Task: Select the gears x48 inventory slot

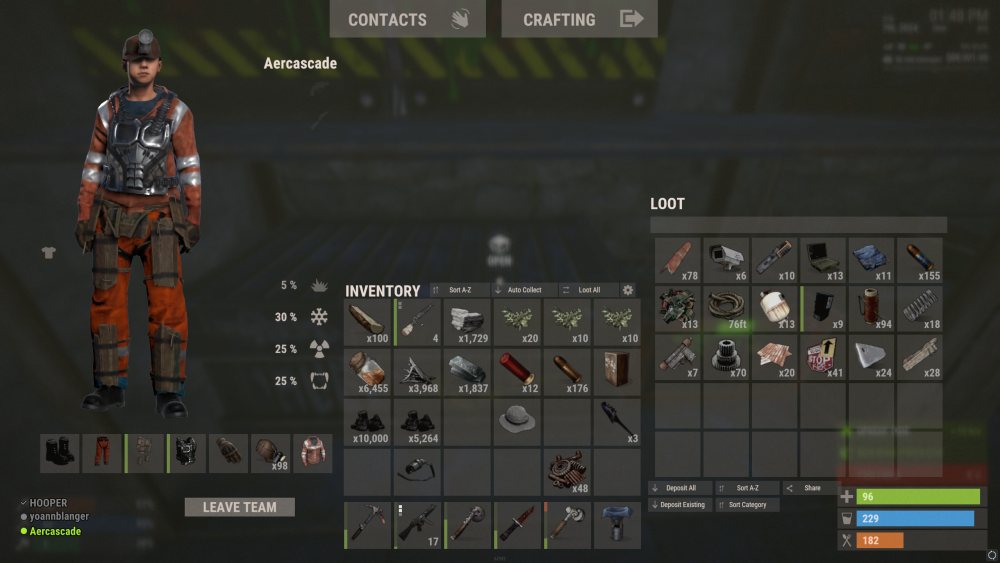Action: [568, 472]
